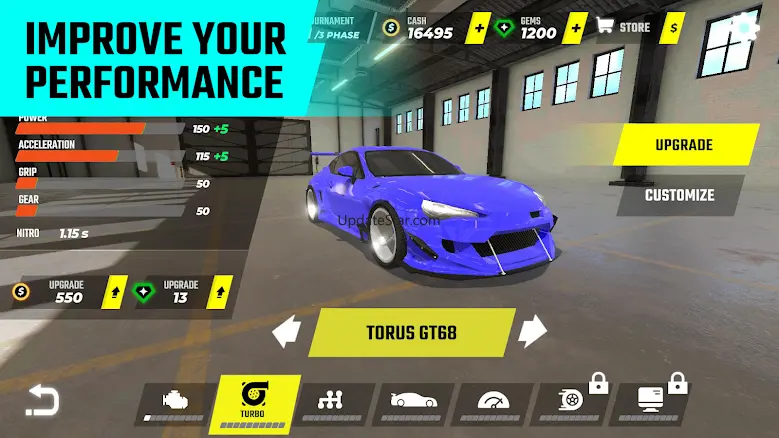Switch to the next car

[533, 330]
